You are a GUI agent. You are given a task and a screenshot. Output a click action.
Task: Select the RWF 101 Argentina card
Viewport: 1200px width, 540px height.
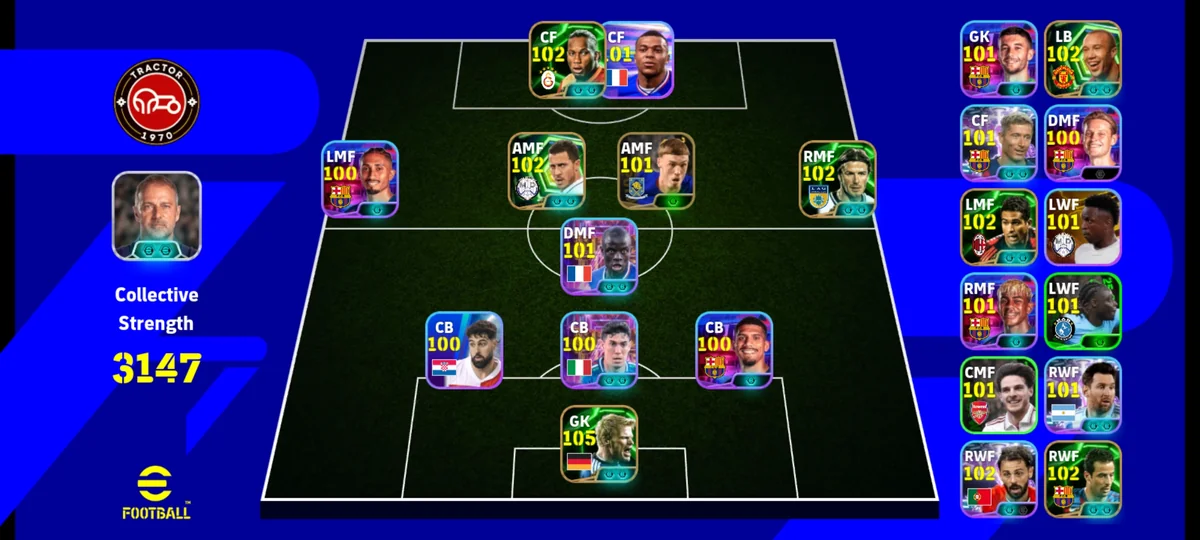pos(1083,395)
